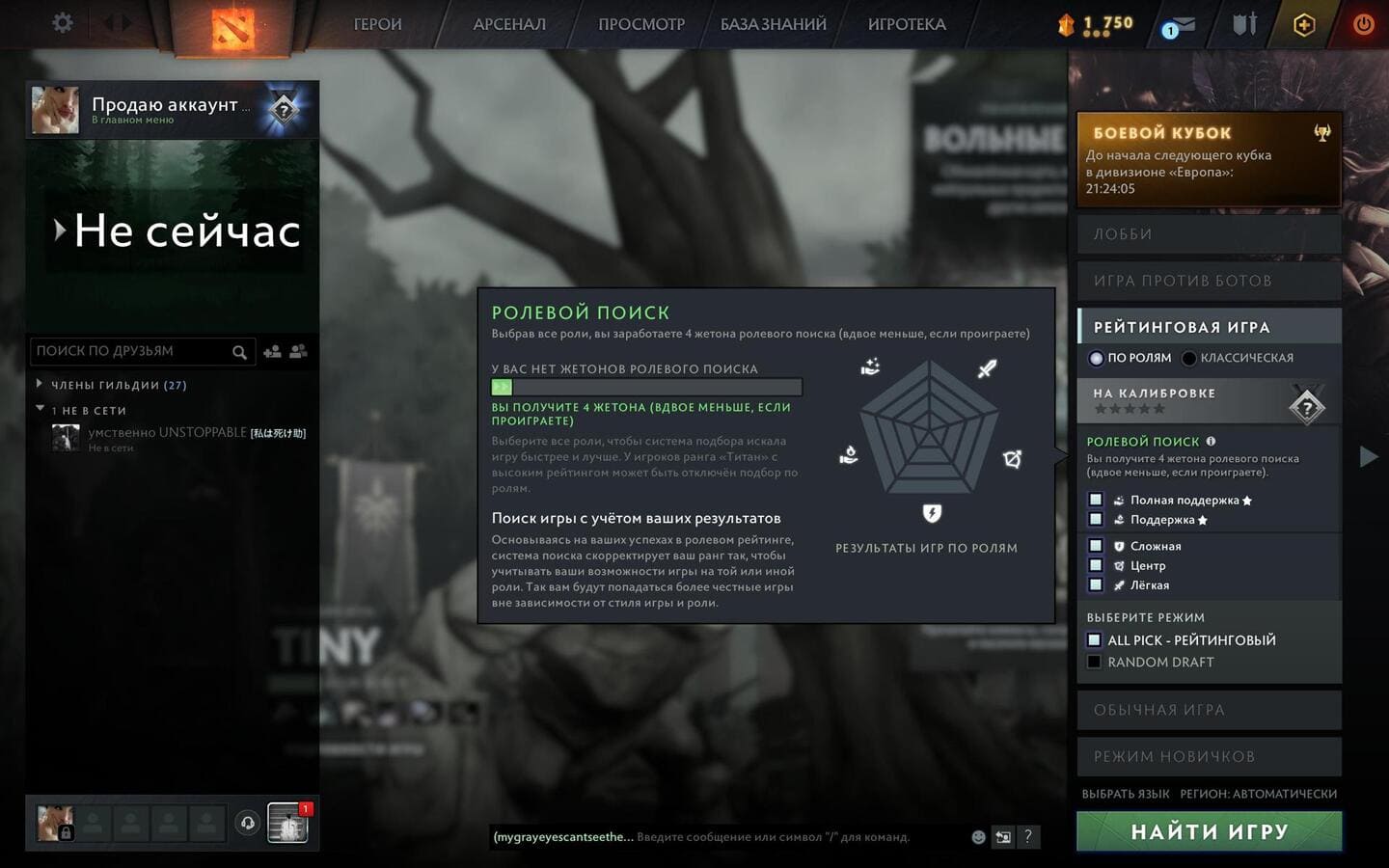Click the red power quit button
The width and height of the screenshot is (1389, 868).
click(1363, 24)
